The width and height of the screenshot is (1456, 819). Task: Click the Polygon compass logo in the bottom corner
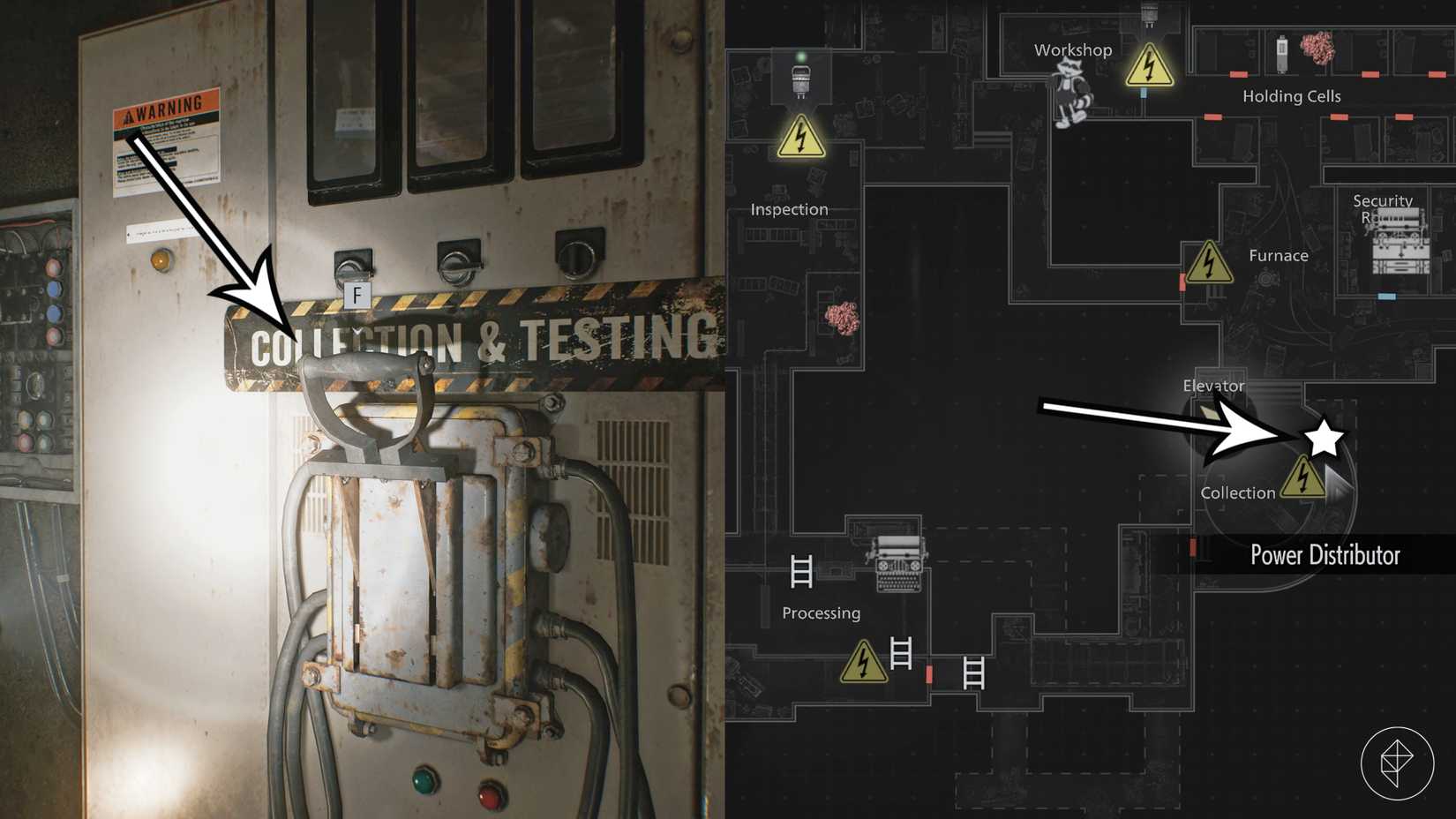coord(1399,764)
